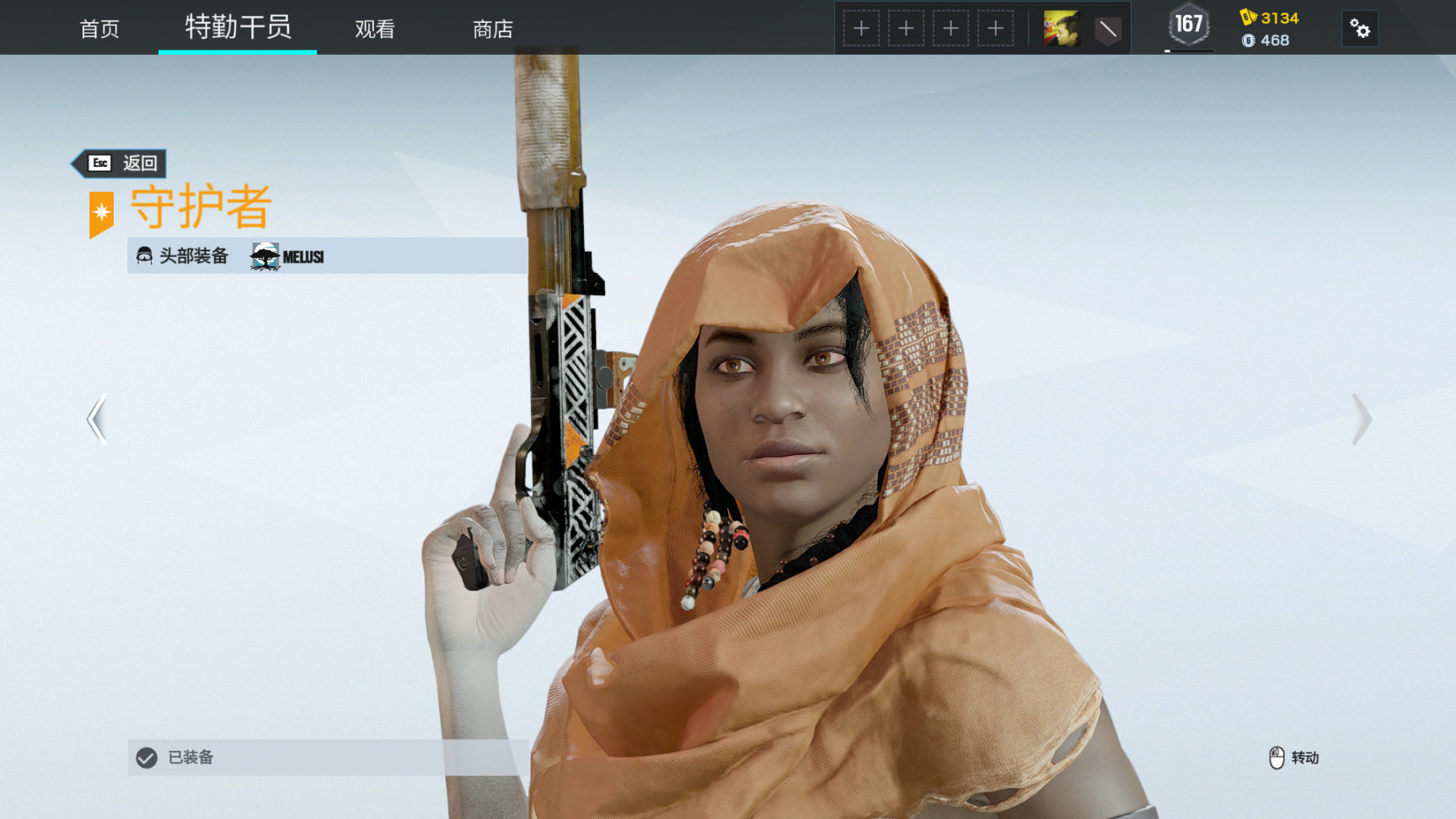Show the previous headgear with left arrow
The image size is (1456, 819).
97,419
